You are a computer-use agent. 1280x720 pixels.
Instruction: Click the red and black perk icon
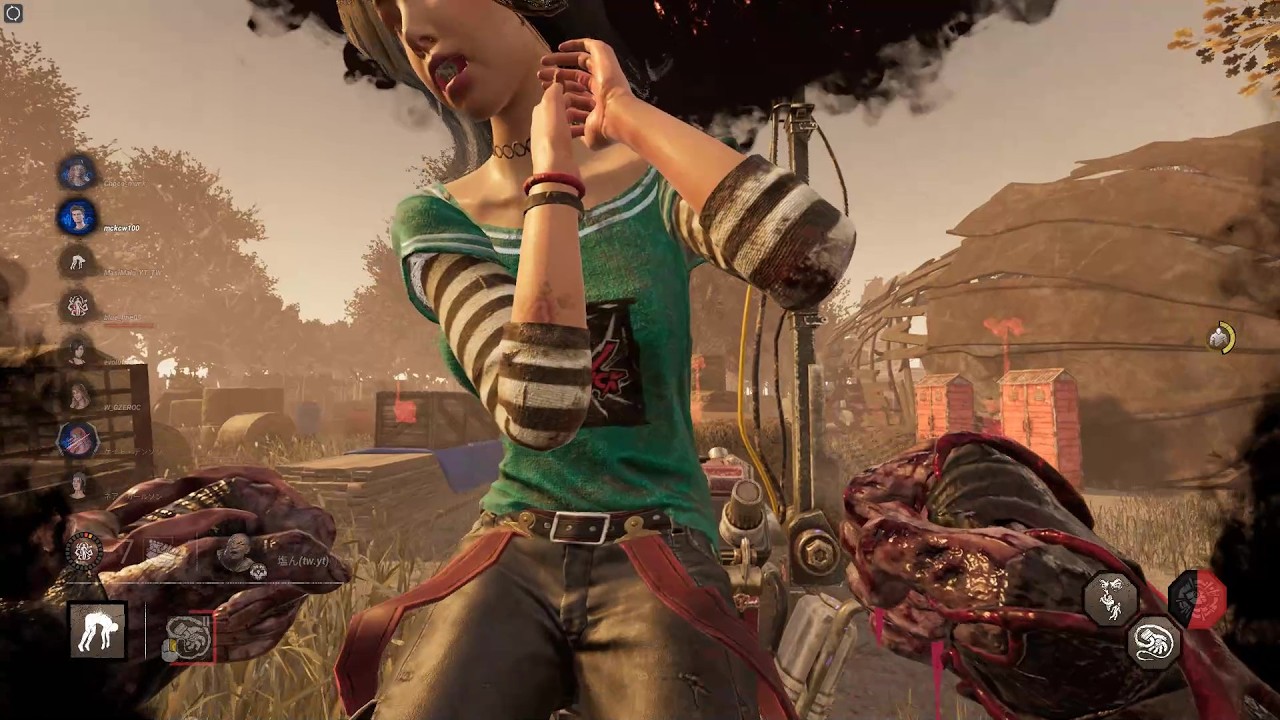point(1198,598)
